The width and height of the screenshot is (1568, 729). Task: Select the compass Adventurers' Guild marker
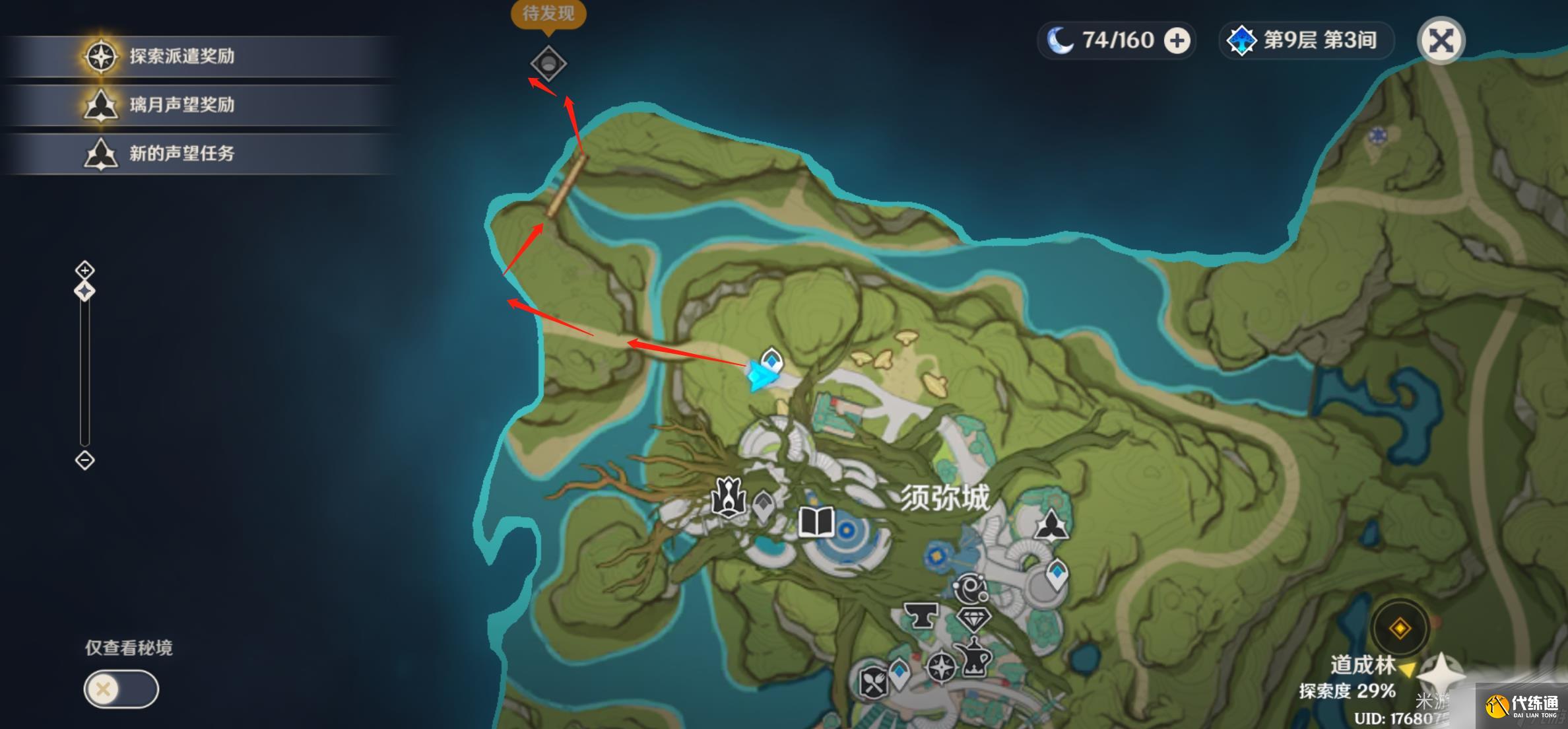click(x=940, y=666)
